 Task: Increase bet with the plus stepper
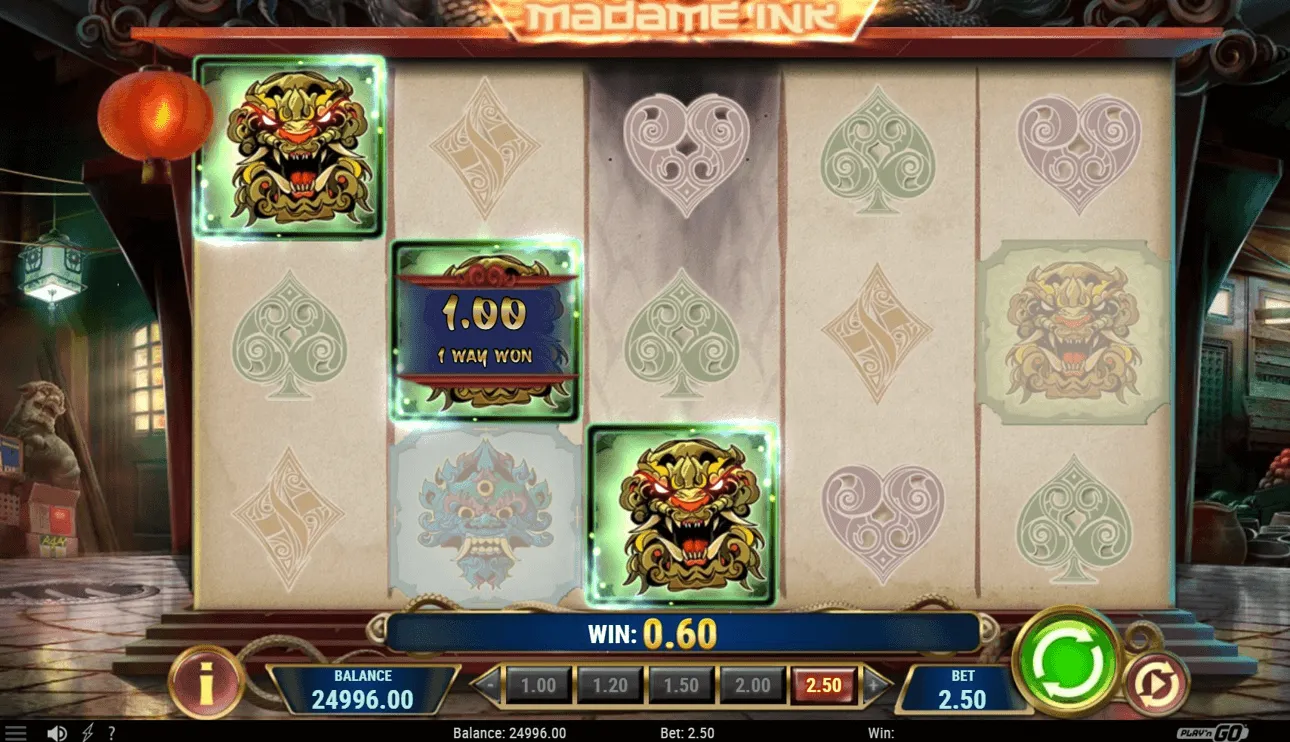pyautogui.click(x=875, y=686)
